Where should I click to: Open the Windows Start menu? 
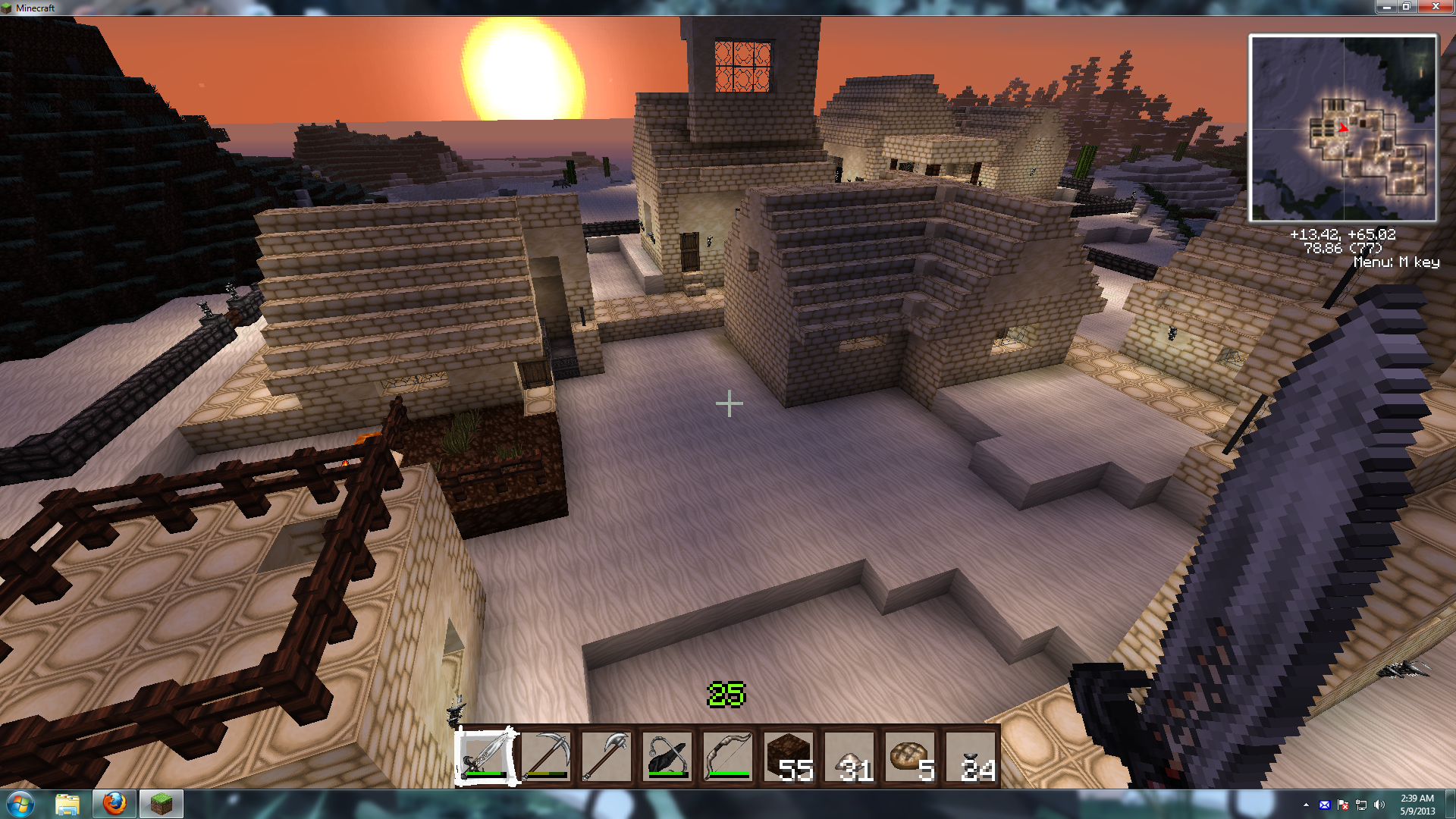pyautogui.click(x=20, y=804)
